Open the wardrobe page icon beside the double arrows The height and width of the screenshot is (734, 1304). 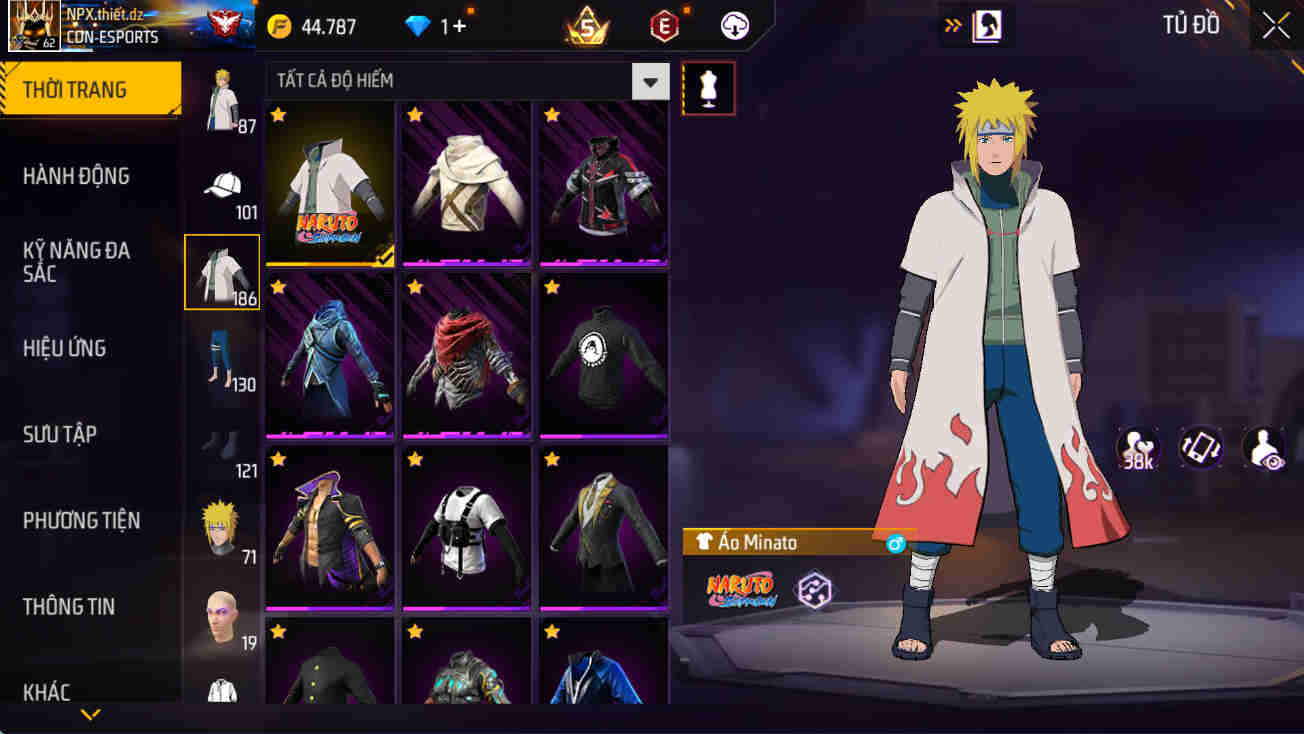pyautogui.click(x=985, y=25)
